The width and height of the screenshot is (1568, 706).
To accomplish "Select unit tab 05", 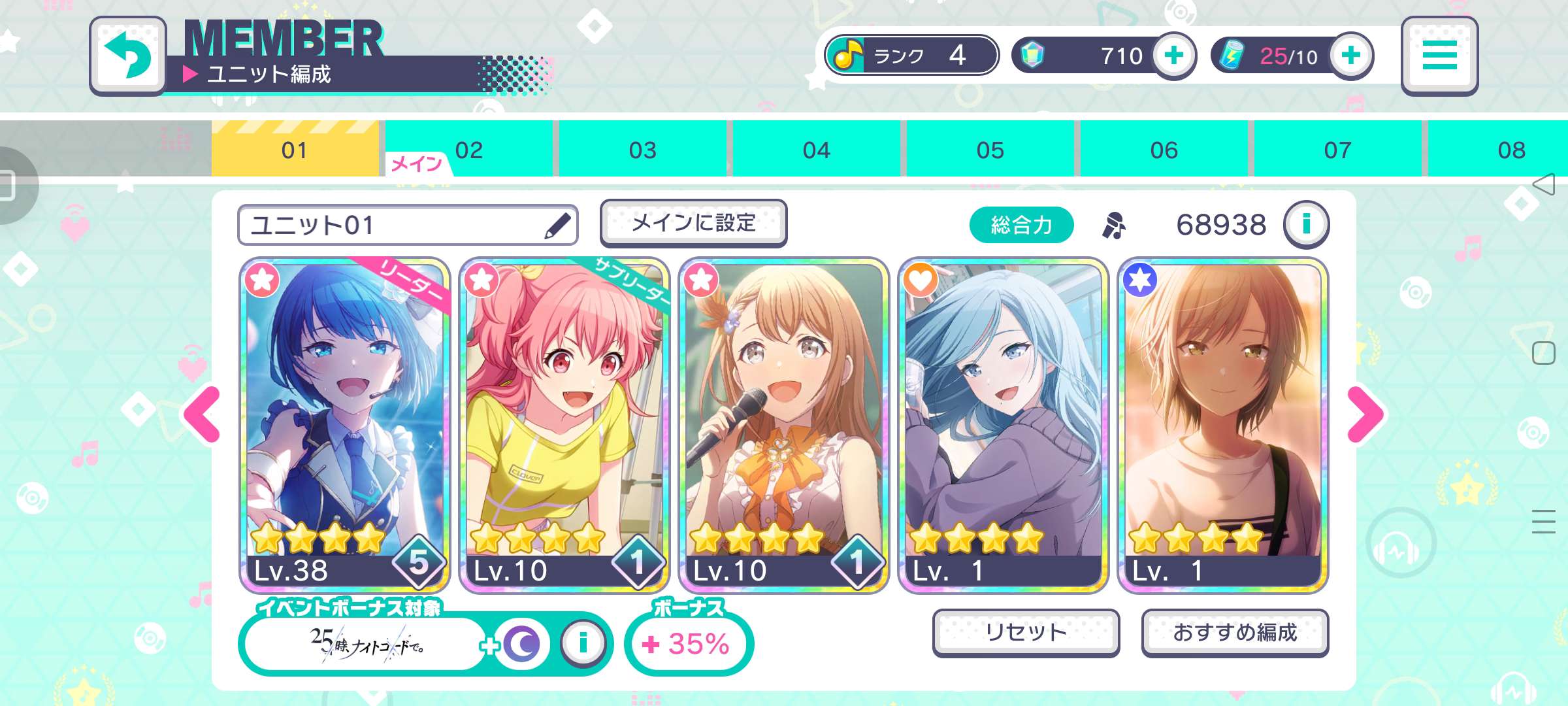I will 990,150.
